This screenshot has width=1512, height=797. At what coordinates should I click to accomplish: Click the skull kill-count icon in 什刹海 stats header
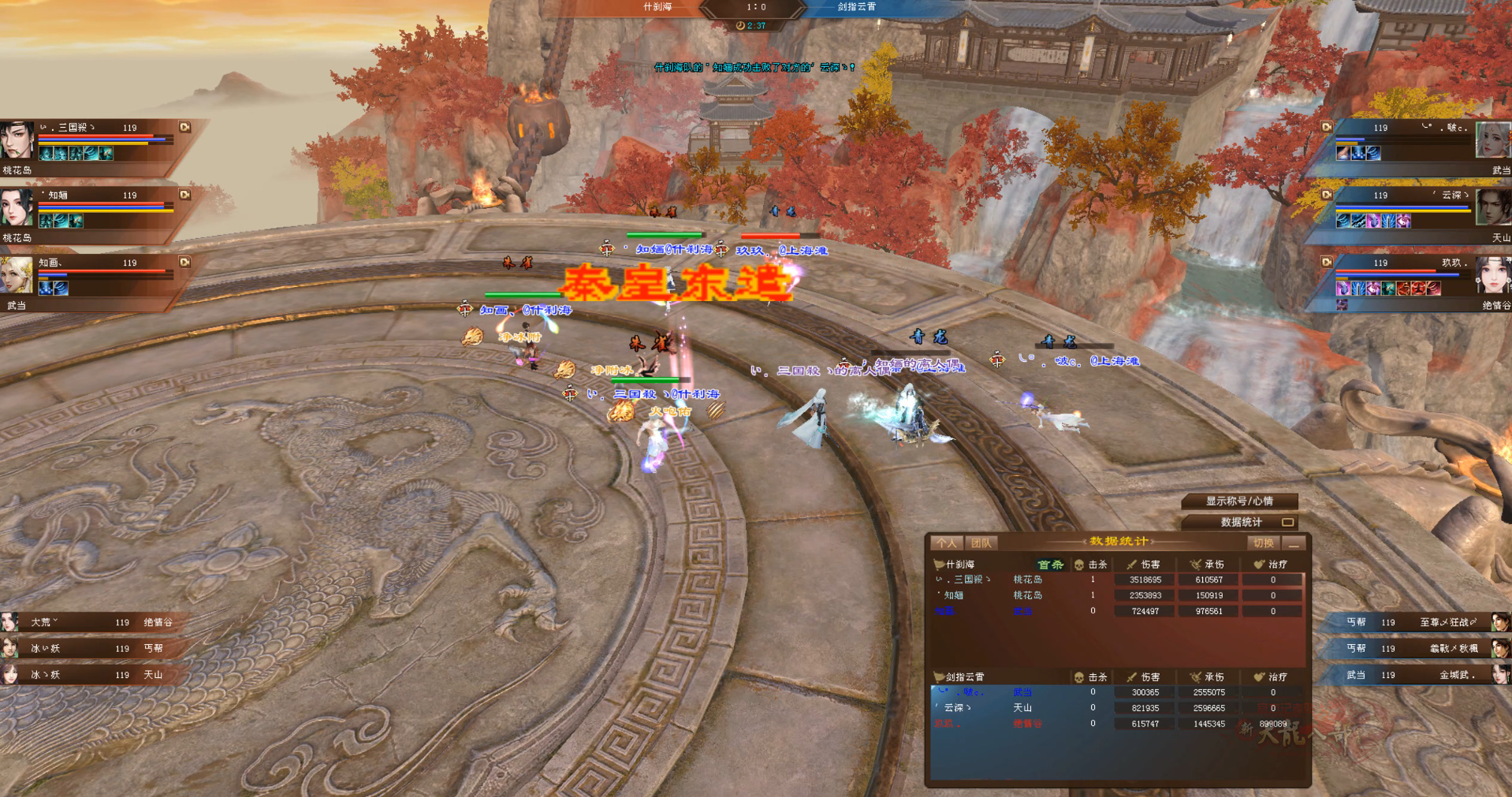tap(1079, 564)
